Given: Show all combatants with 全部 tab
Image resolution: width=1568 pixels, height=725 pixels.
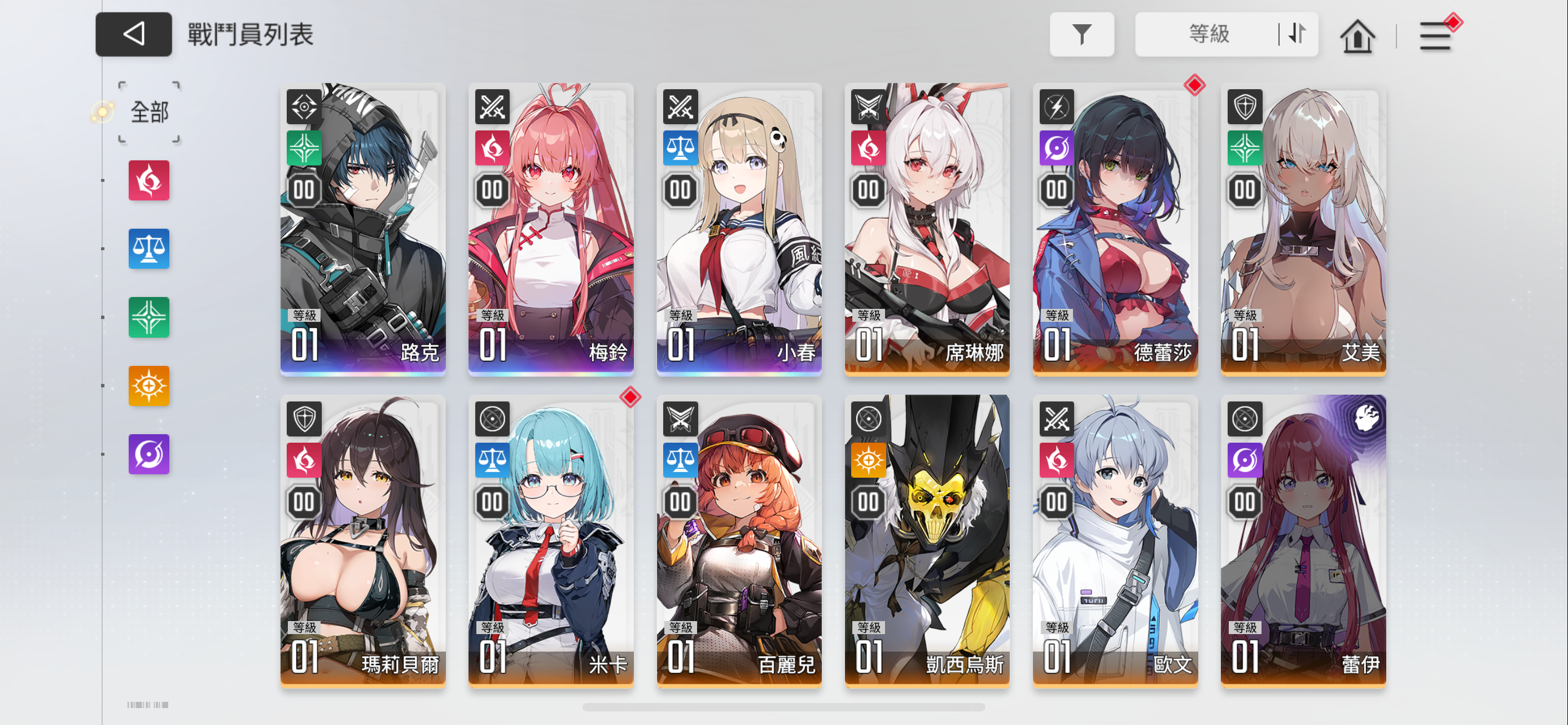Looking at the screenshot, I should point(149,112).
